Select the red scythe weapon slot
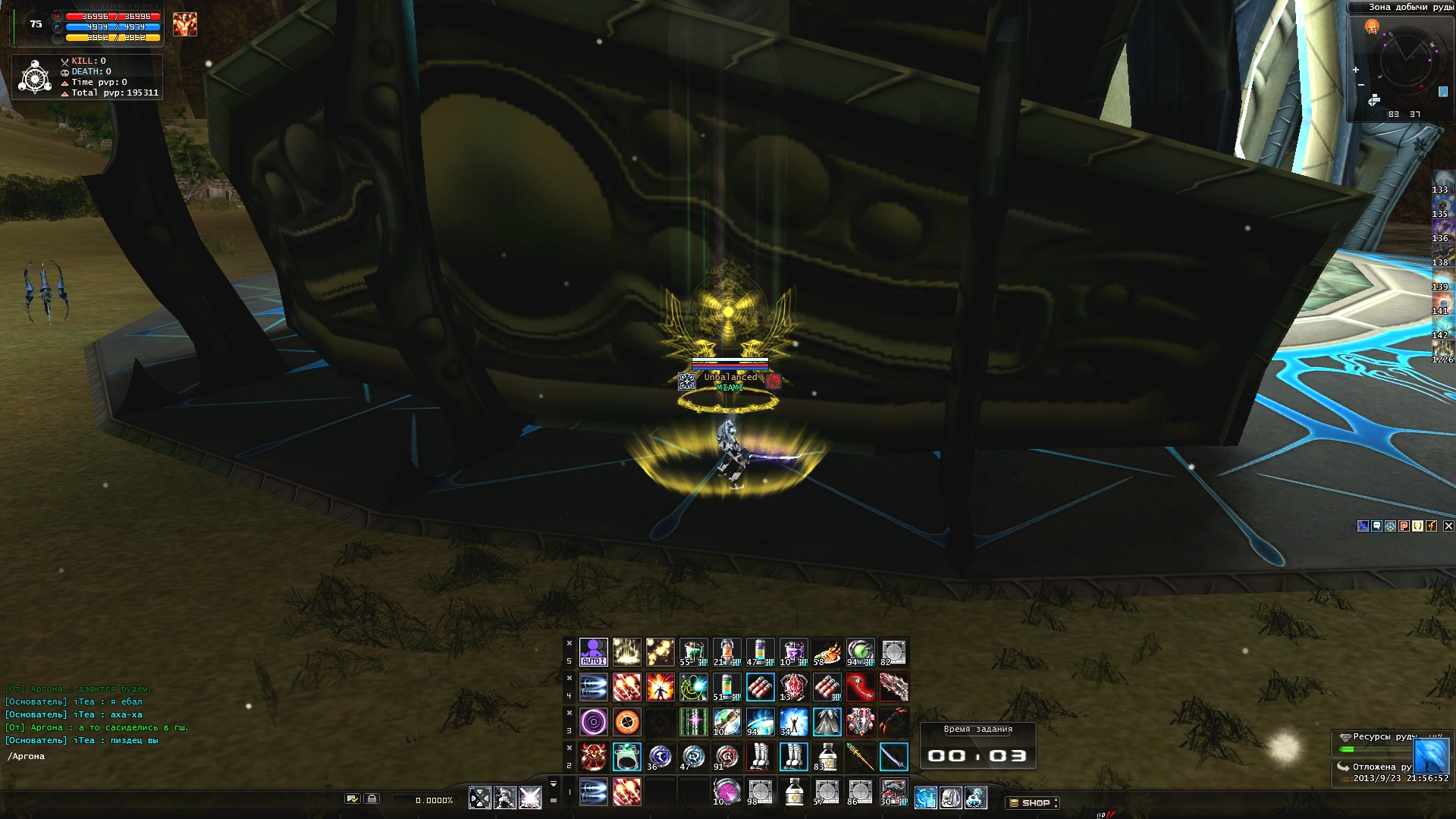This screenshot has height=819, width=1456. point(860,687)
